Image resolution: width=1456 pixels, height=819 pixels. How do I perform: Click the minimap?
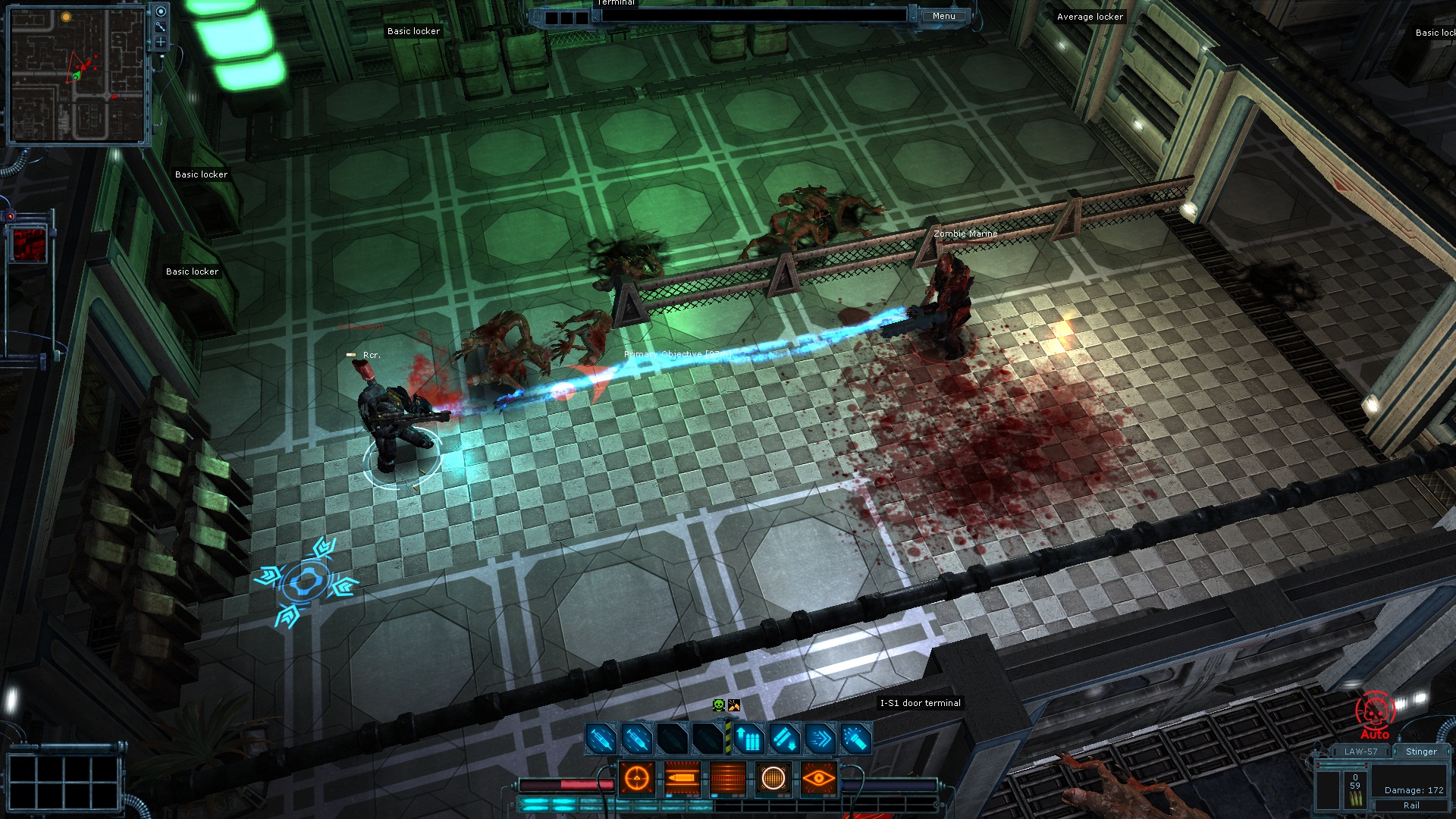click(x=76, y=74)
